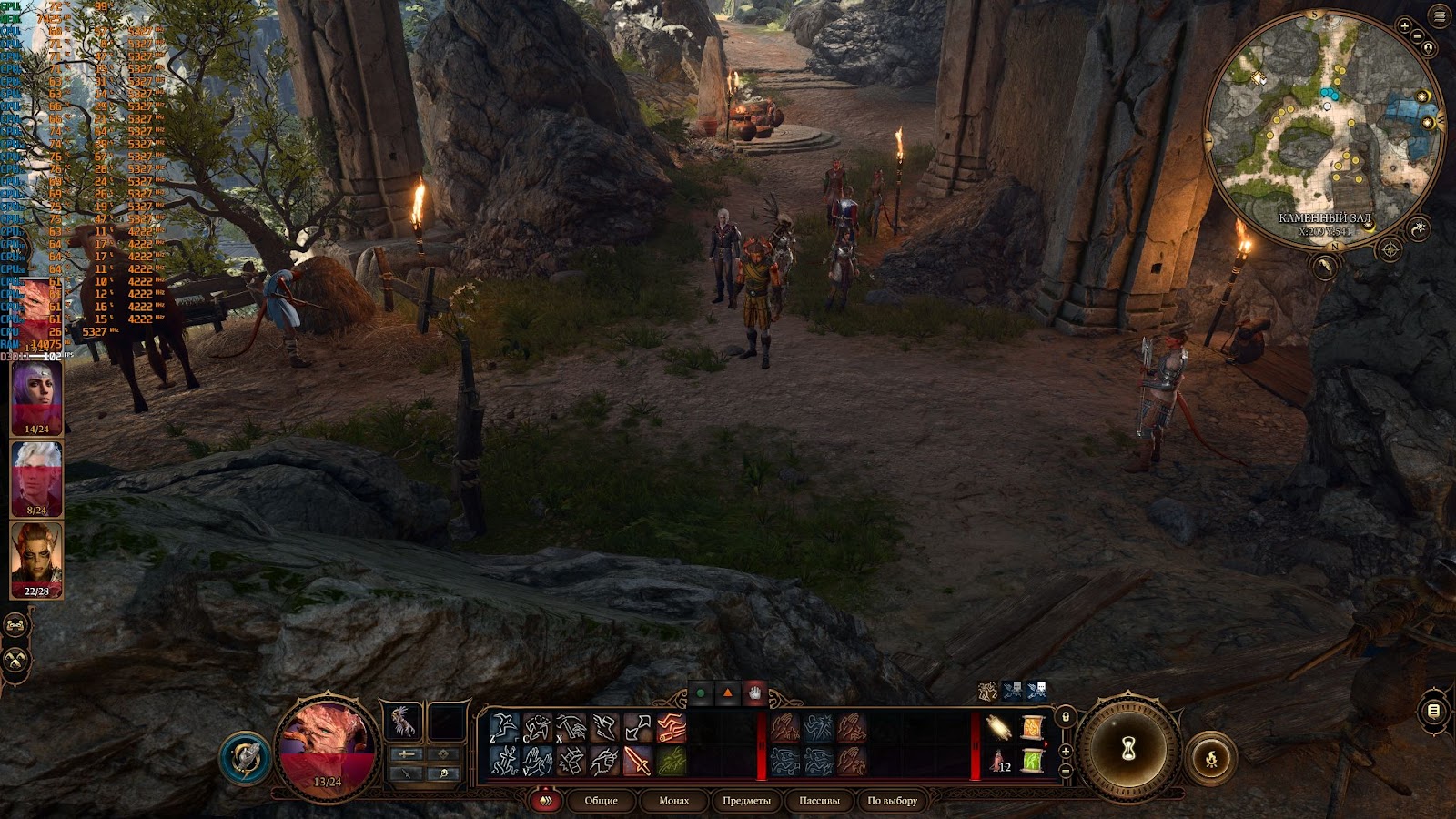1456x819 pixels.
Task: Open the main menu button above minimap
Action: click(x=1440, y=15)
